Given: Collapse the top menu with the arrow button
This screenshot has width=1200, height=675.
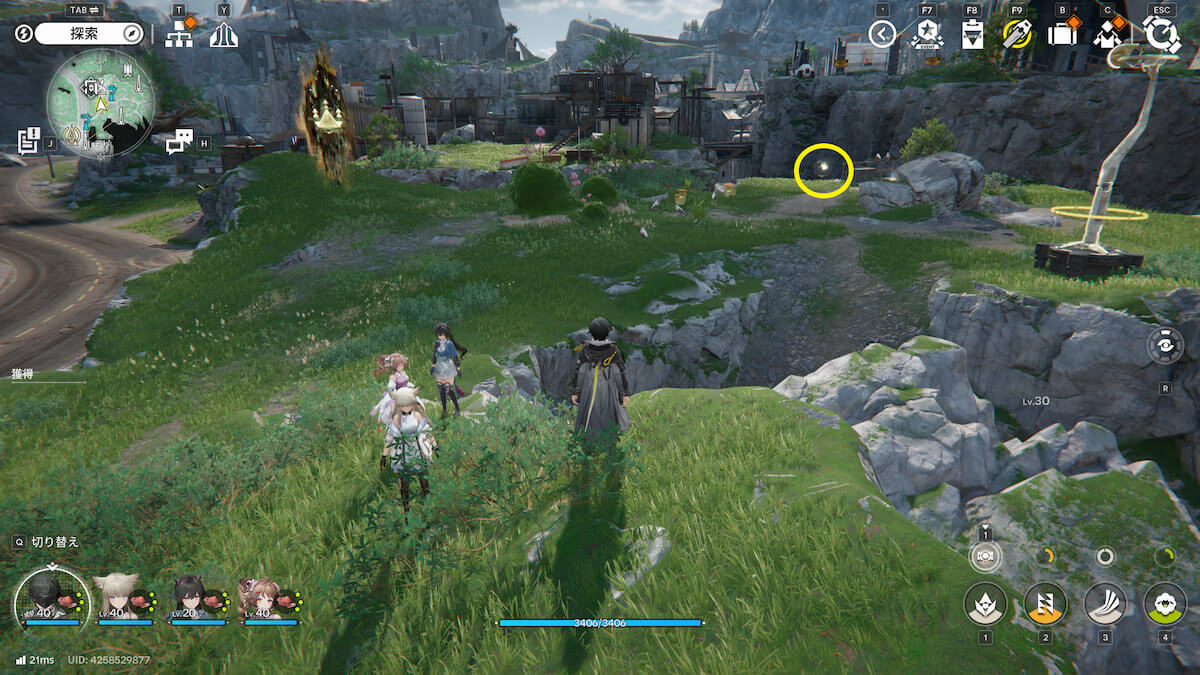Looking at the screenshot, I should (882, 35).
